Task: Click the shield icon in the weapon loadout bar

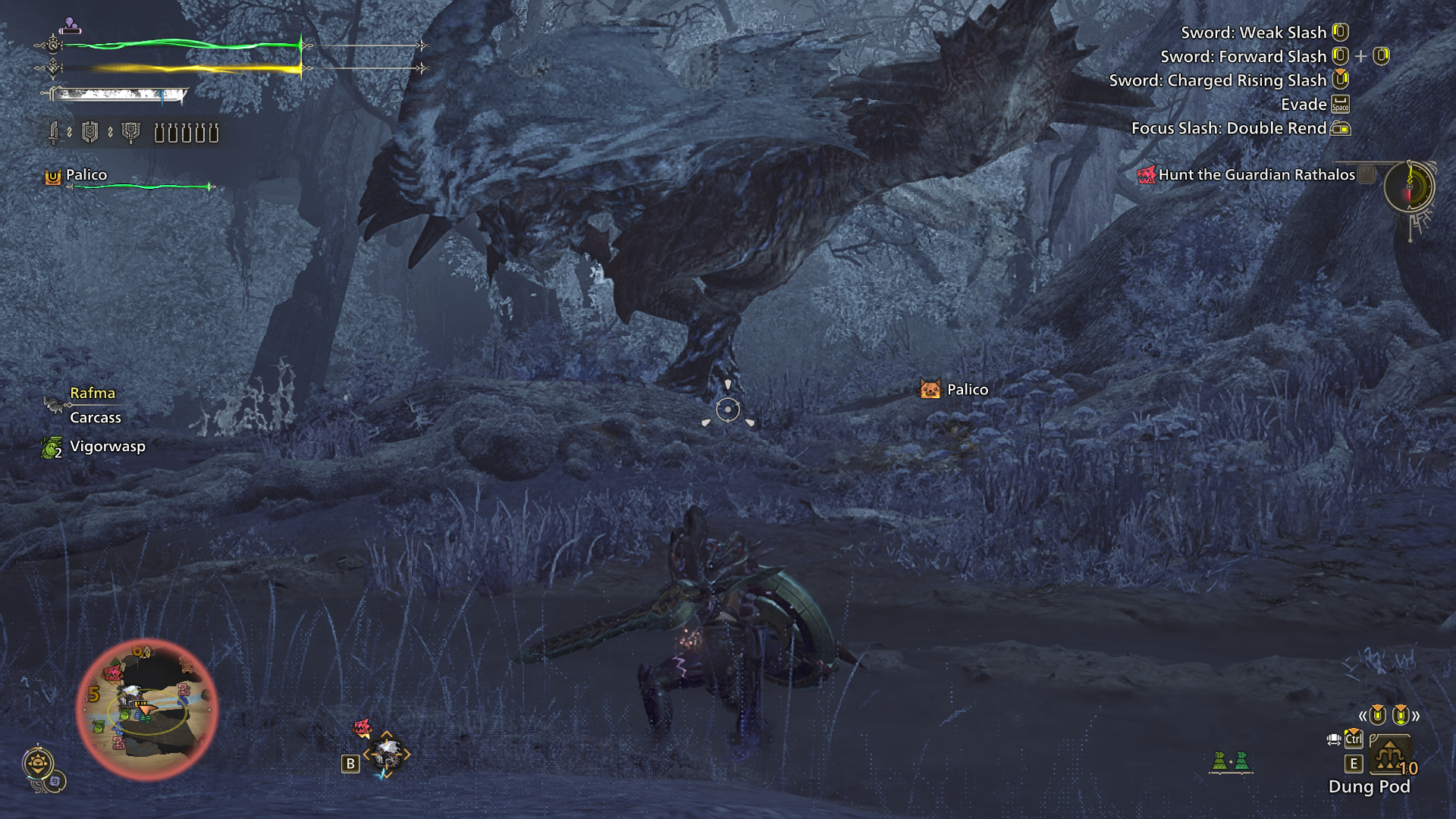Action: coord(89,133)
